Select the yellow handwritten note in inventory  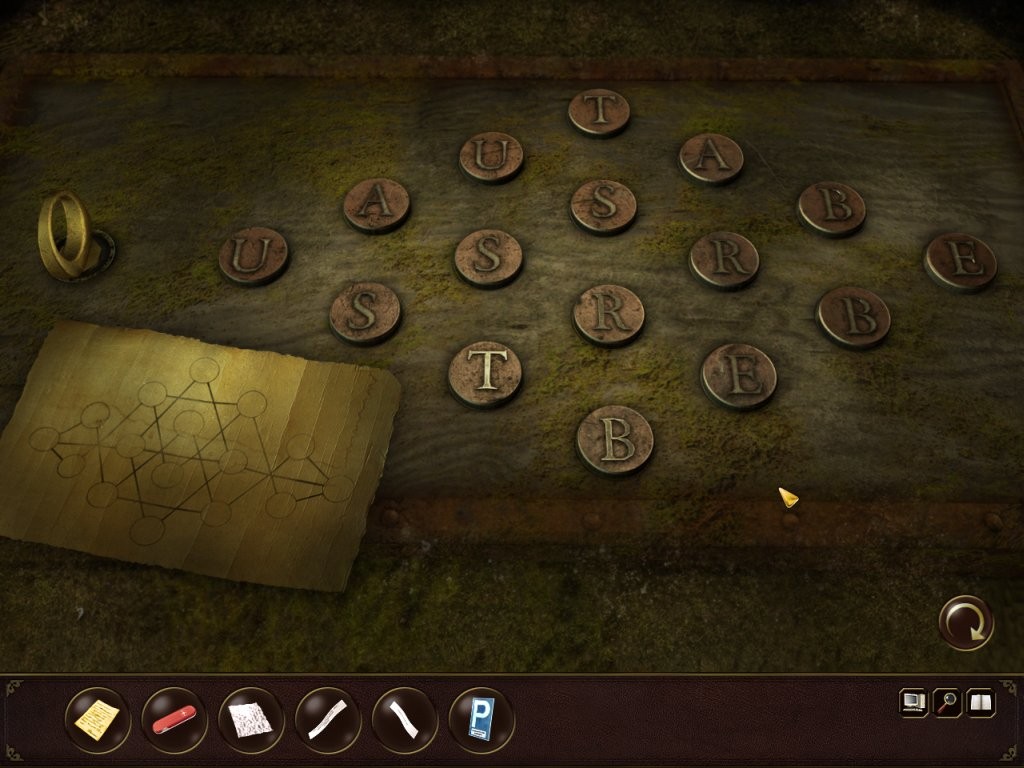97,719
